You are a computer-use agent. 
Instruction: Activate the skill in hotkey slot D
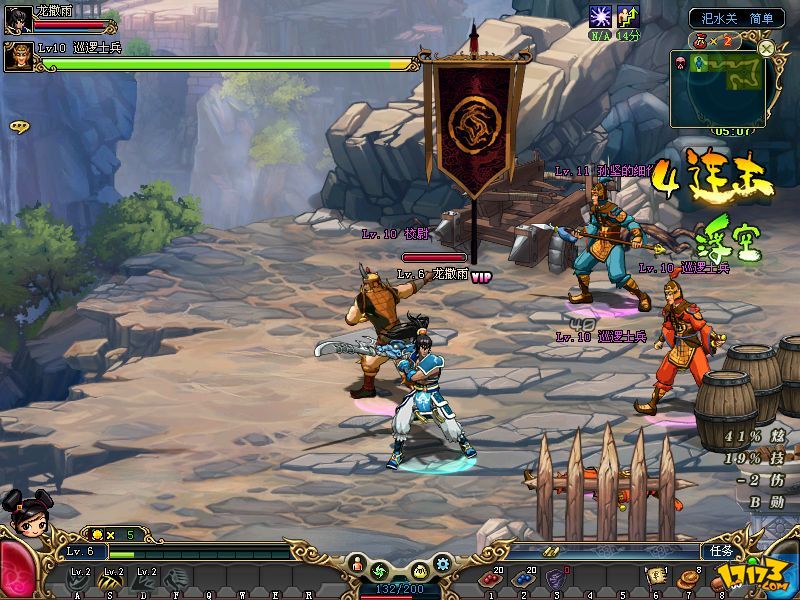[145, 578]
